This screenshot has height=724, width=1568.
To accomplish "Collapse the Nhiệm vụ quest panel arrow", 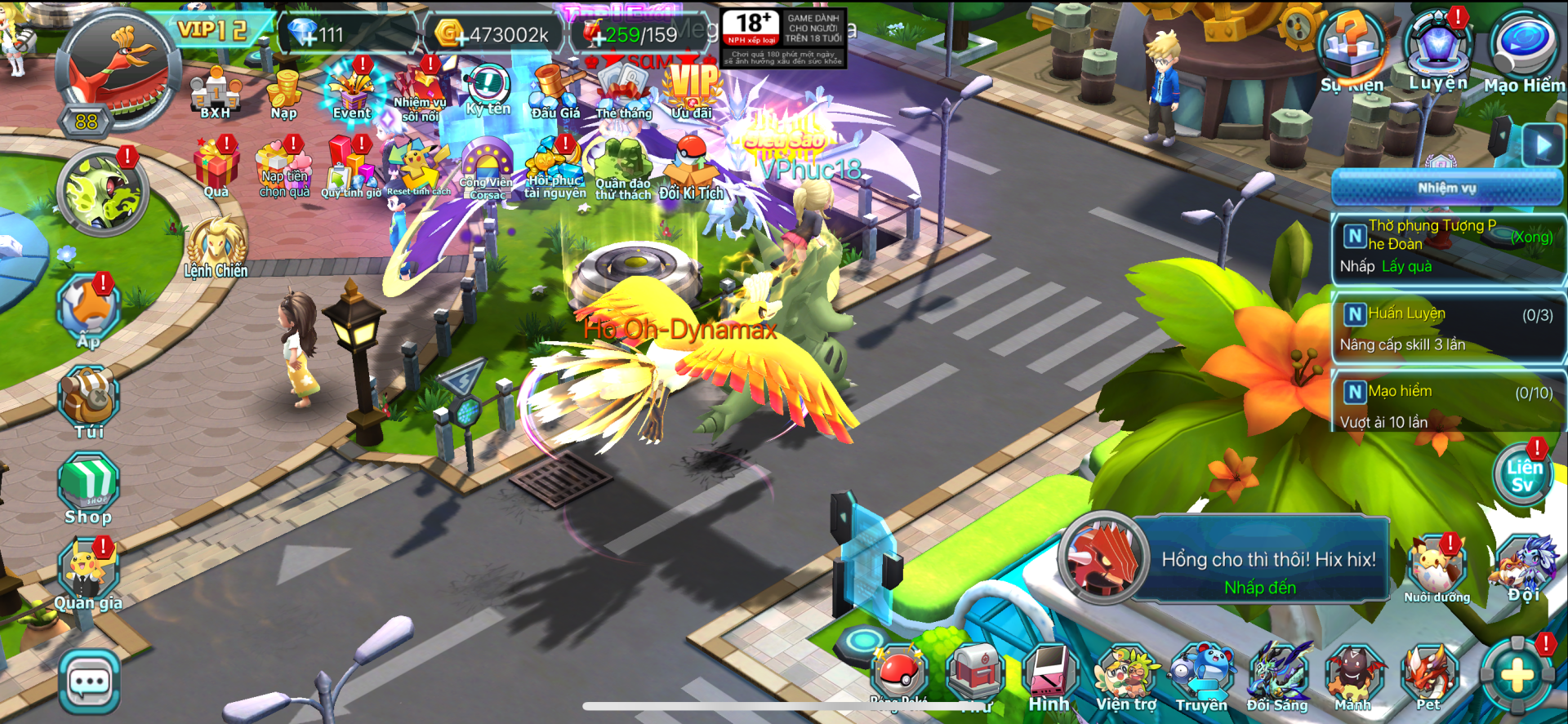I will [1542, 146].
